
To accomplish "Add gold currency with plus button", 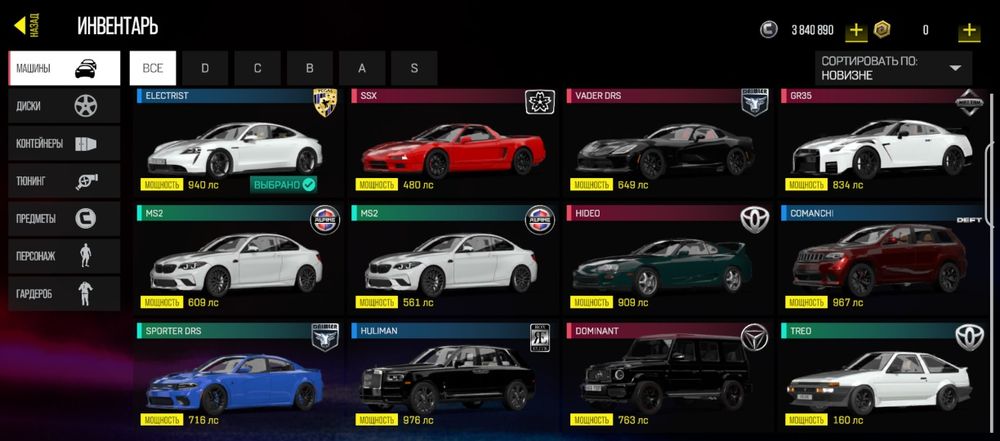I will 968,30.
